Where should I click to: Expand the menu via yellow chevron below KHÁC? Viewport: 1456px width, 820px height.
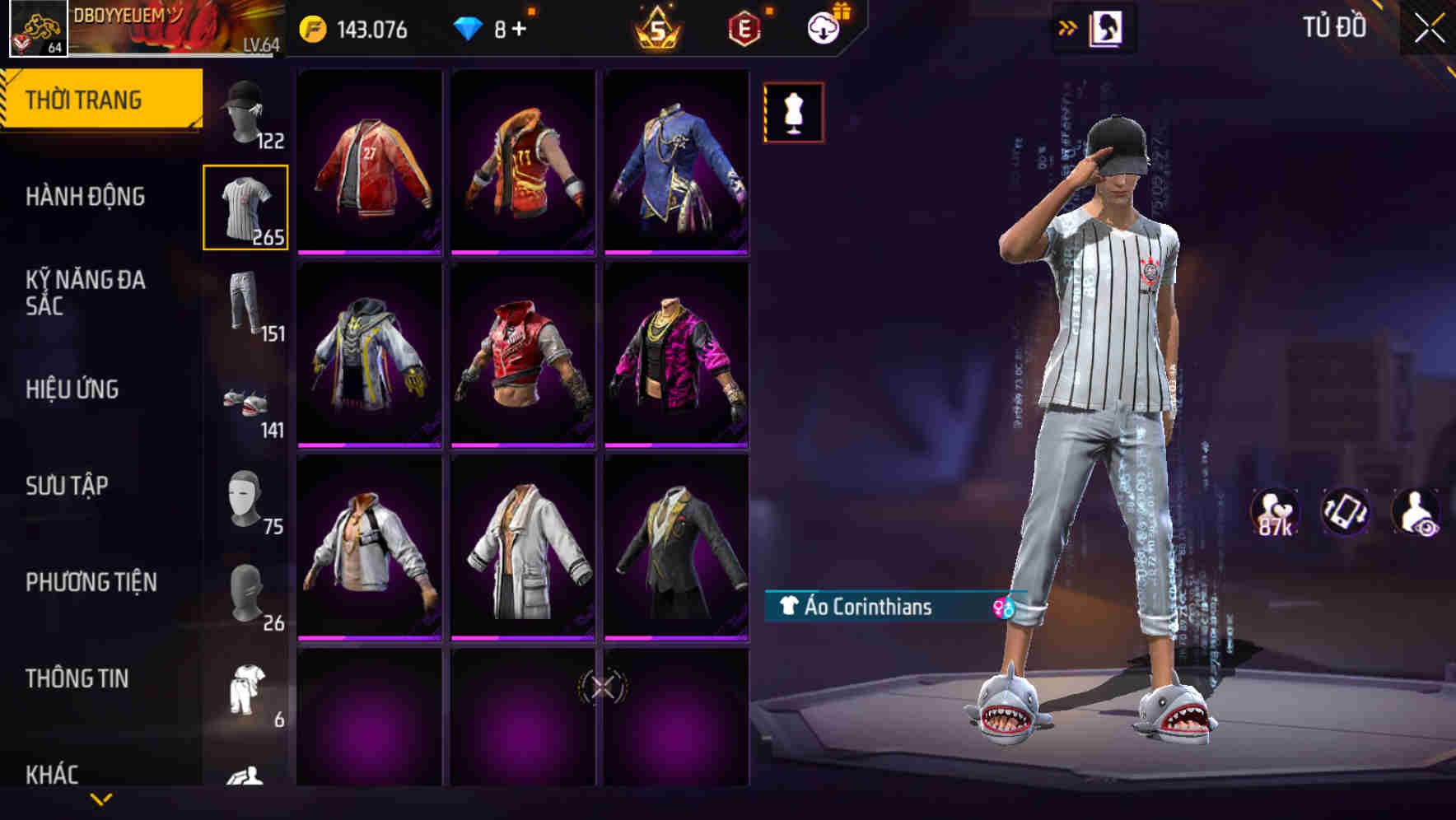click(101, 800)
